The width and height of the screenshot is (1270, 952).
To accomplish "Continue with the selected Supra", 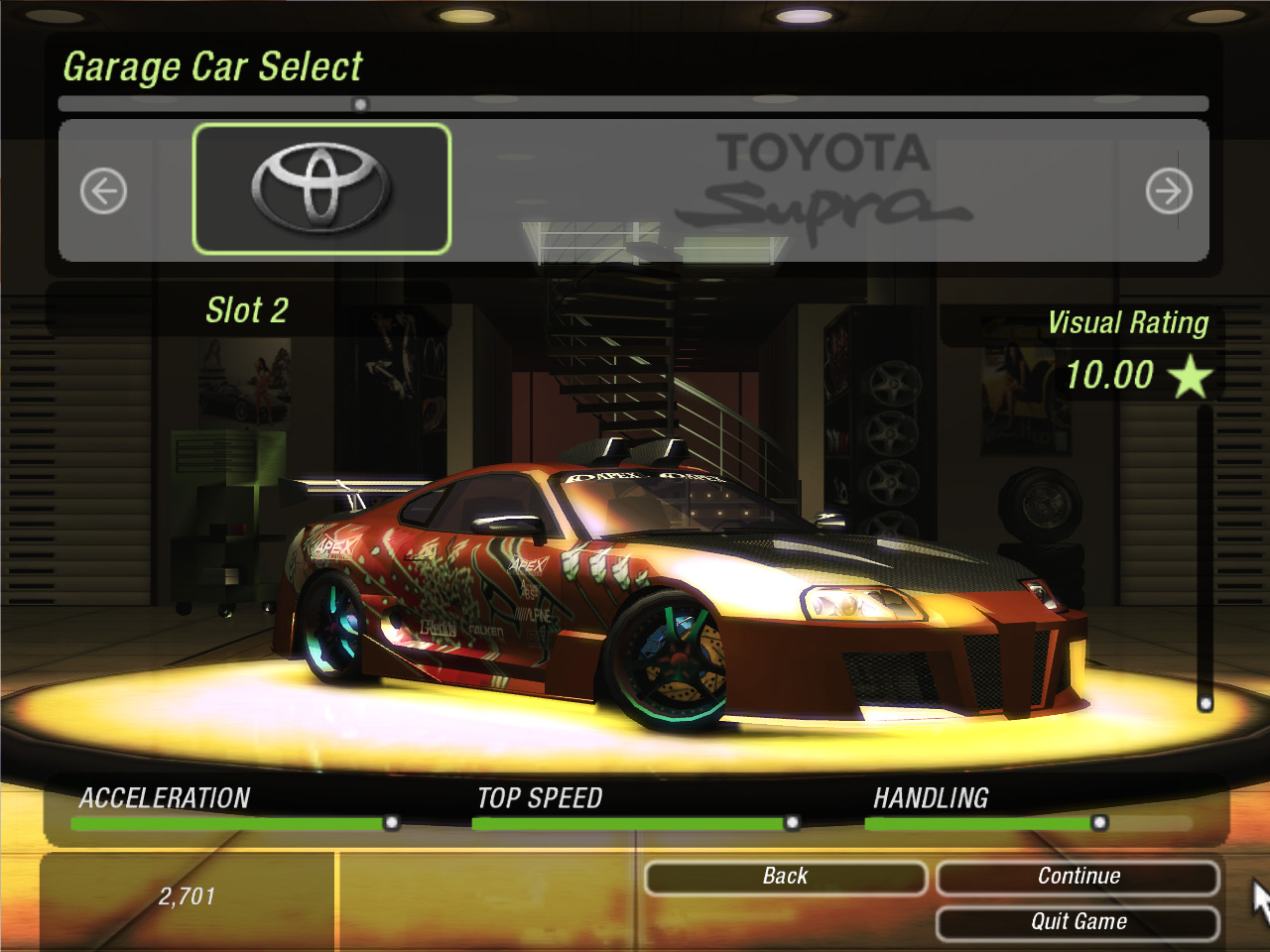I will point(1078,877).
